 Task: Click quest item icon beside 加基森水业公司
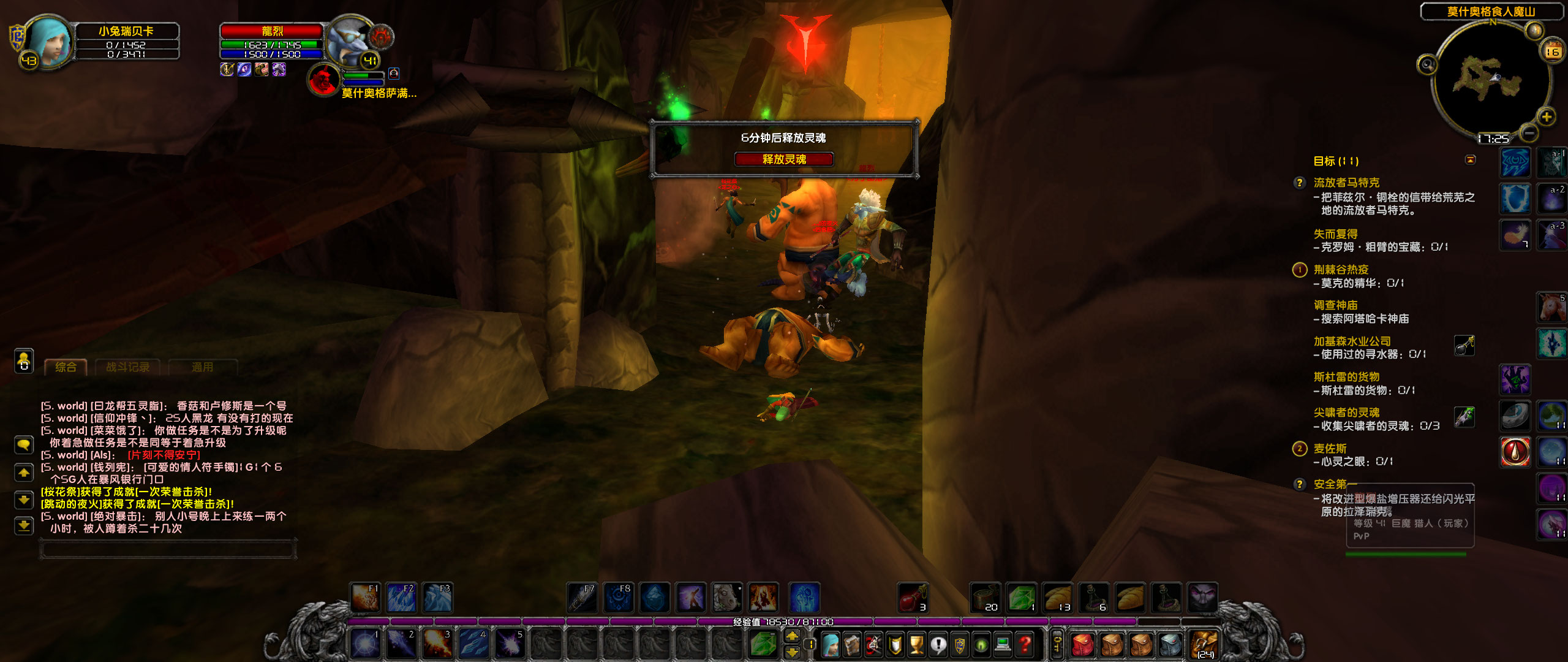(x=1465, y=346)
